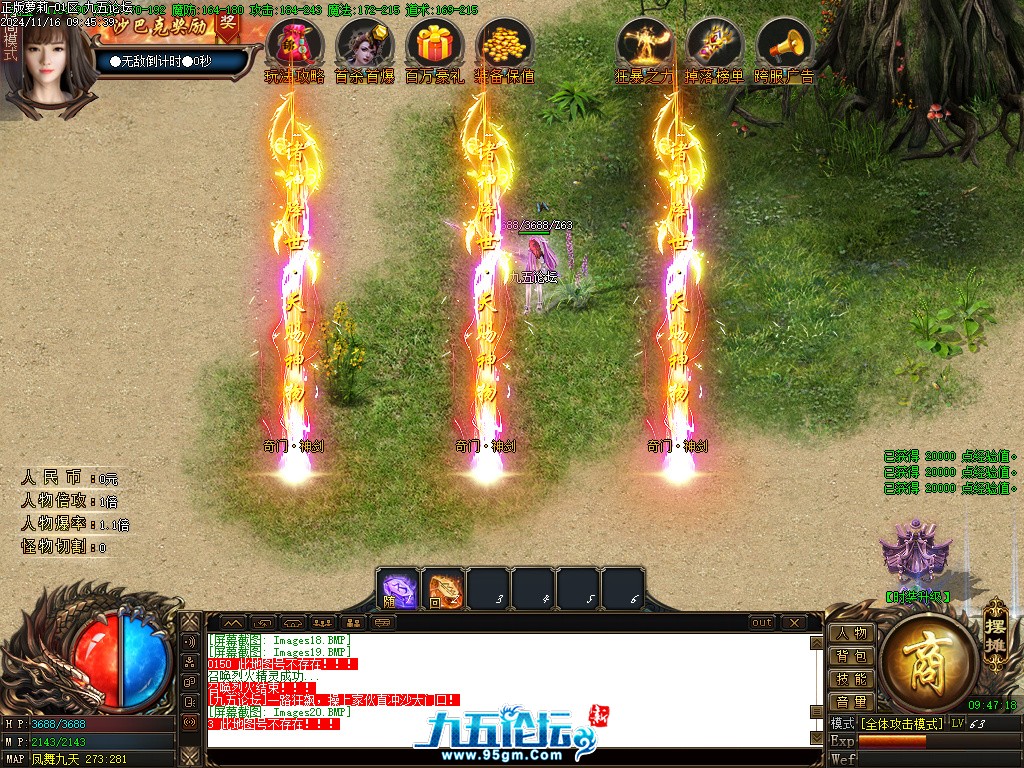Open the 音量 sound settings button
Screen dimensions: 1024x768
click(x=852, y=702)
